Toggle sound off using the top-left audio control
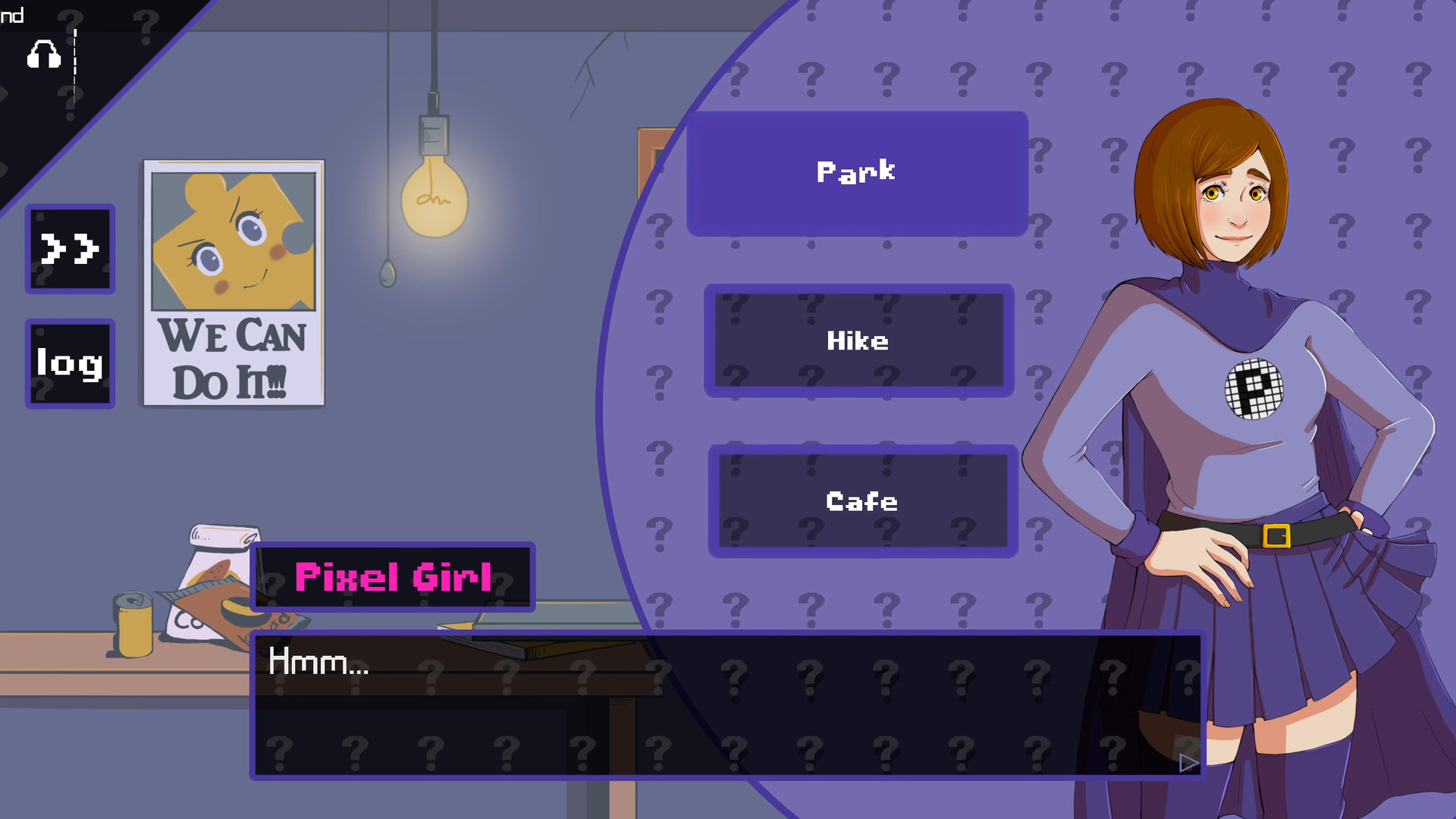 pos(43,55)
